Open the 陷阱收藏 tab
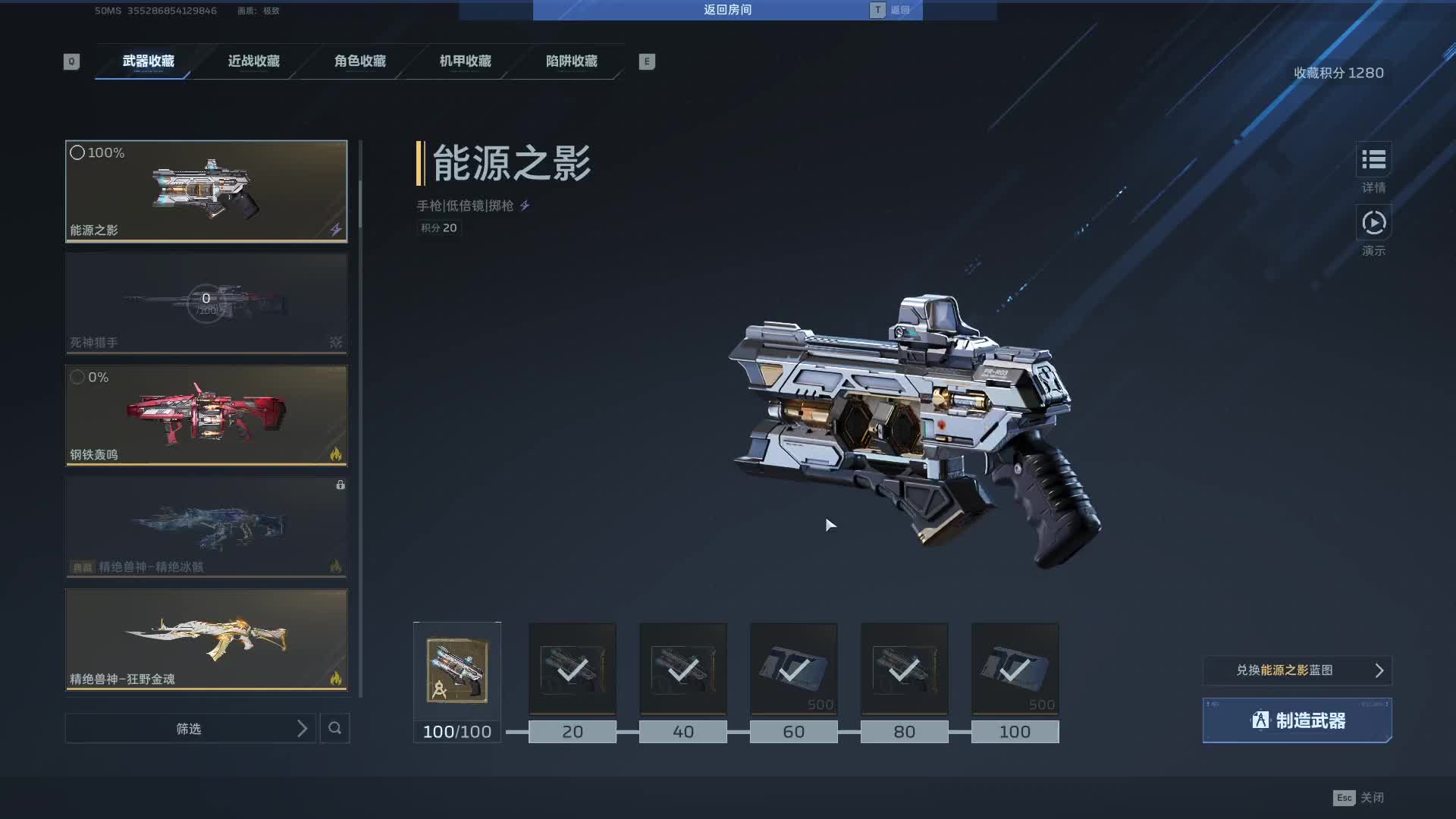 tap(572, 61)
